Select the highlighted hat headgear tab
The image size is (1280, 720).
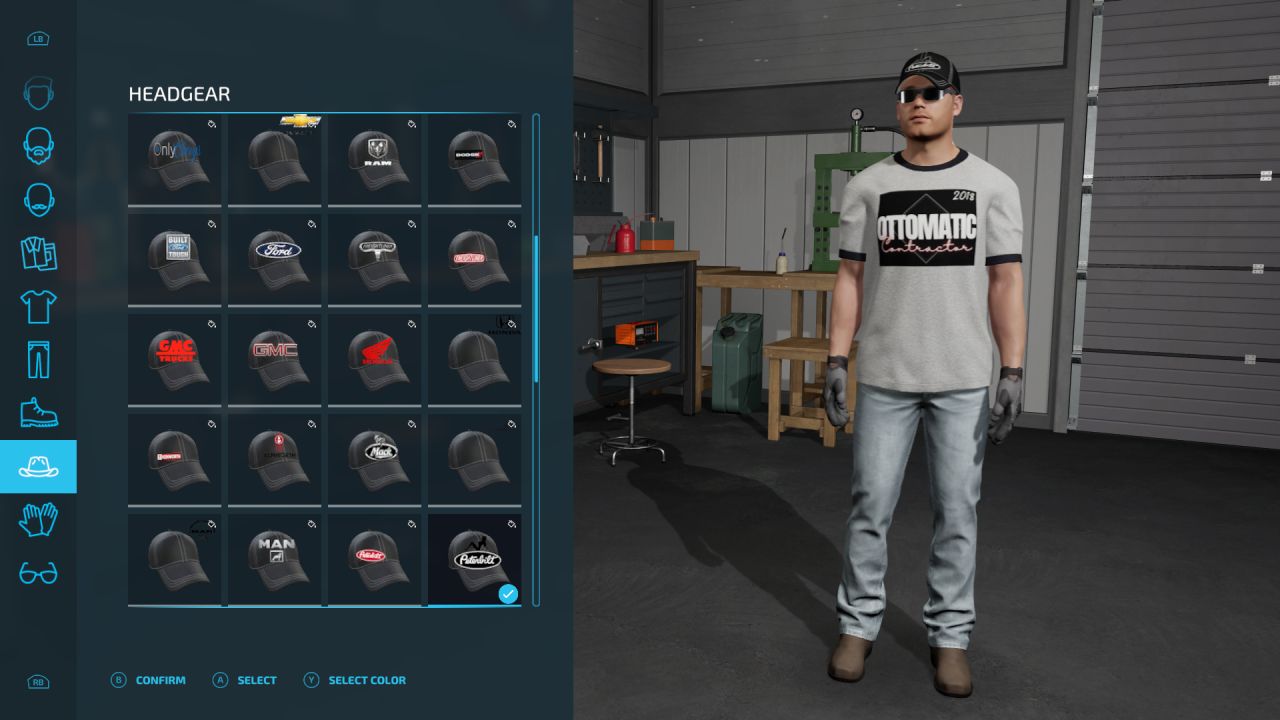click(38, 466)
